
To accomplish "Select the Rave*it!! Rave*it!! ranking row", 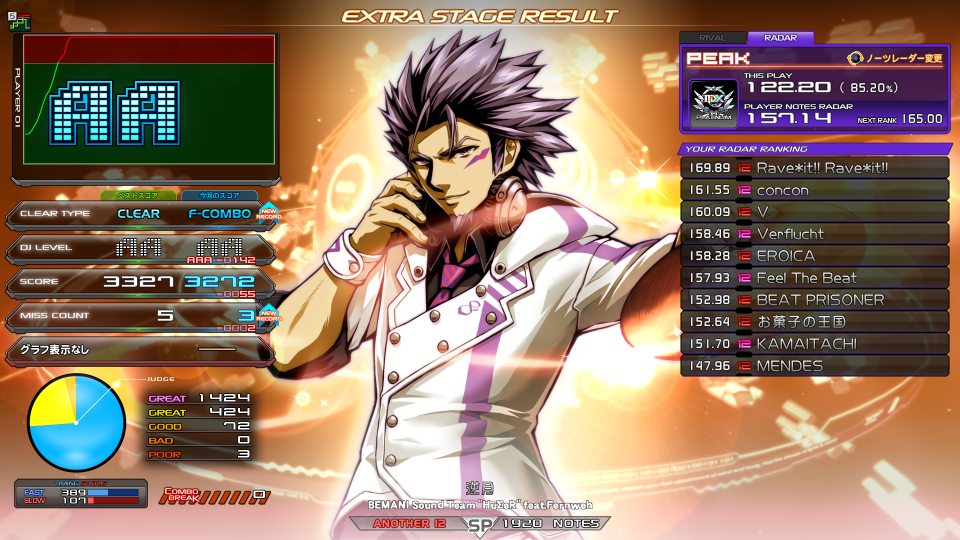I will (x=814, y=167).
